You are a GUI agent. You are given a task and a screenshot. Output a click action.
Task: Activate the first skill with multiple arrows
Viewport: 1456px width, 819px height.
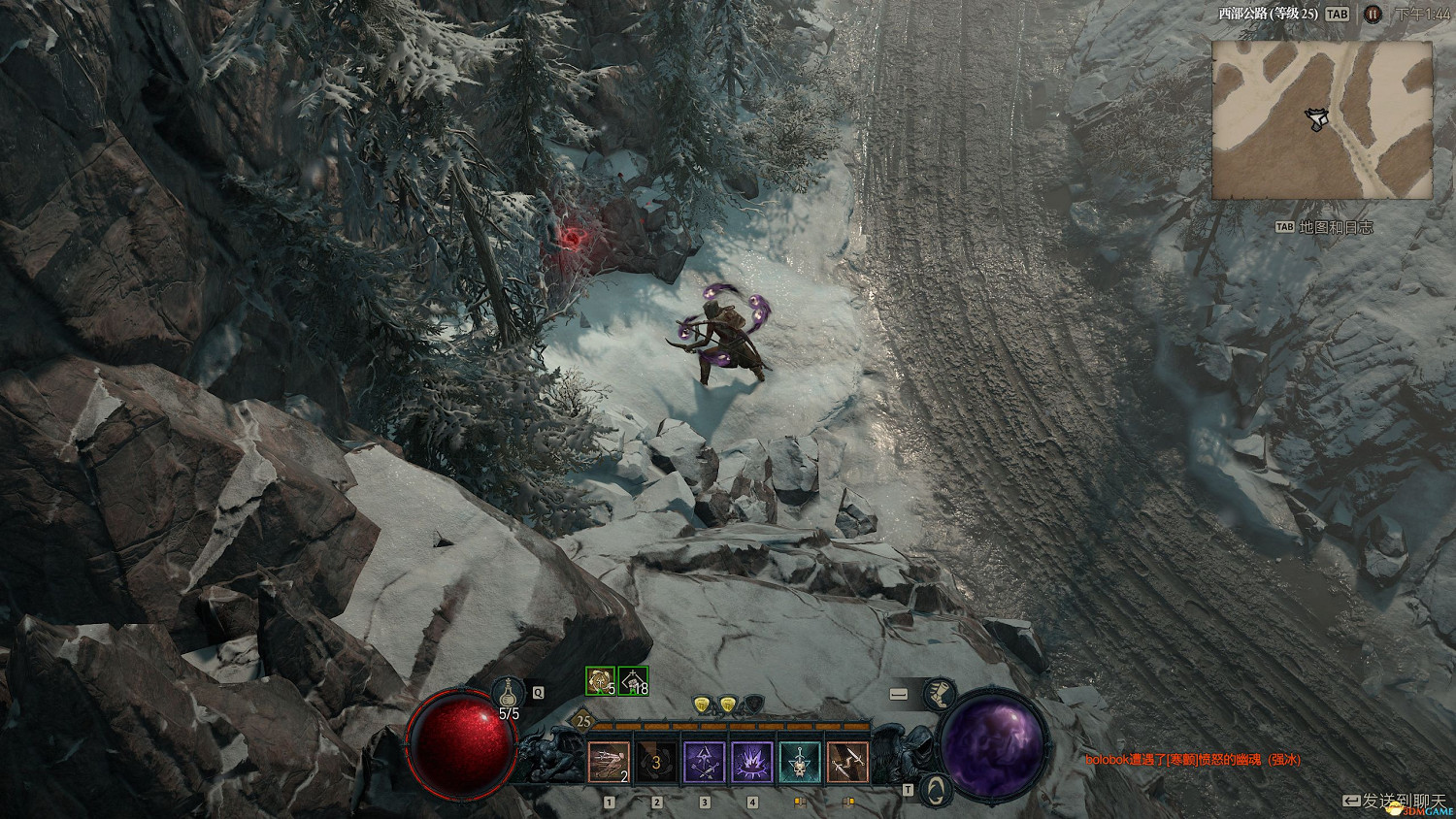609,762
